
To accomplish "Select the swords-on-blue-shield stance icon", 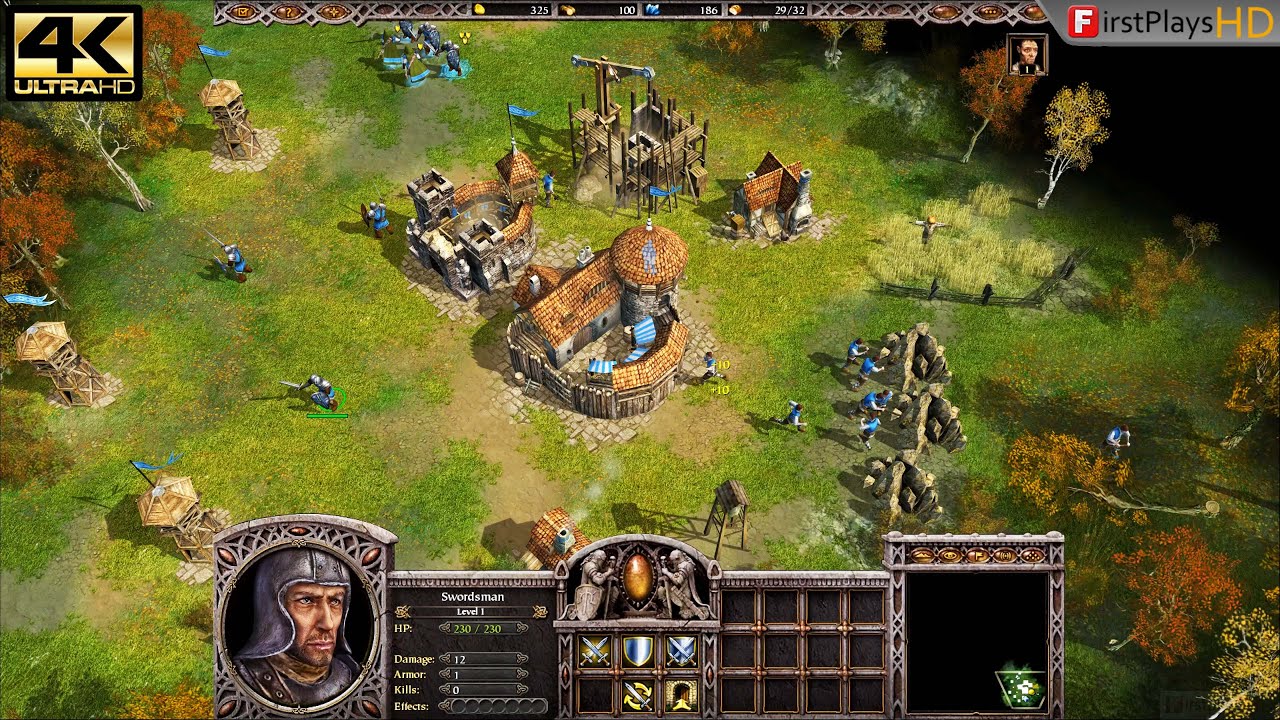I will point(681,652).
